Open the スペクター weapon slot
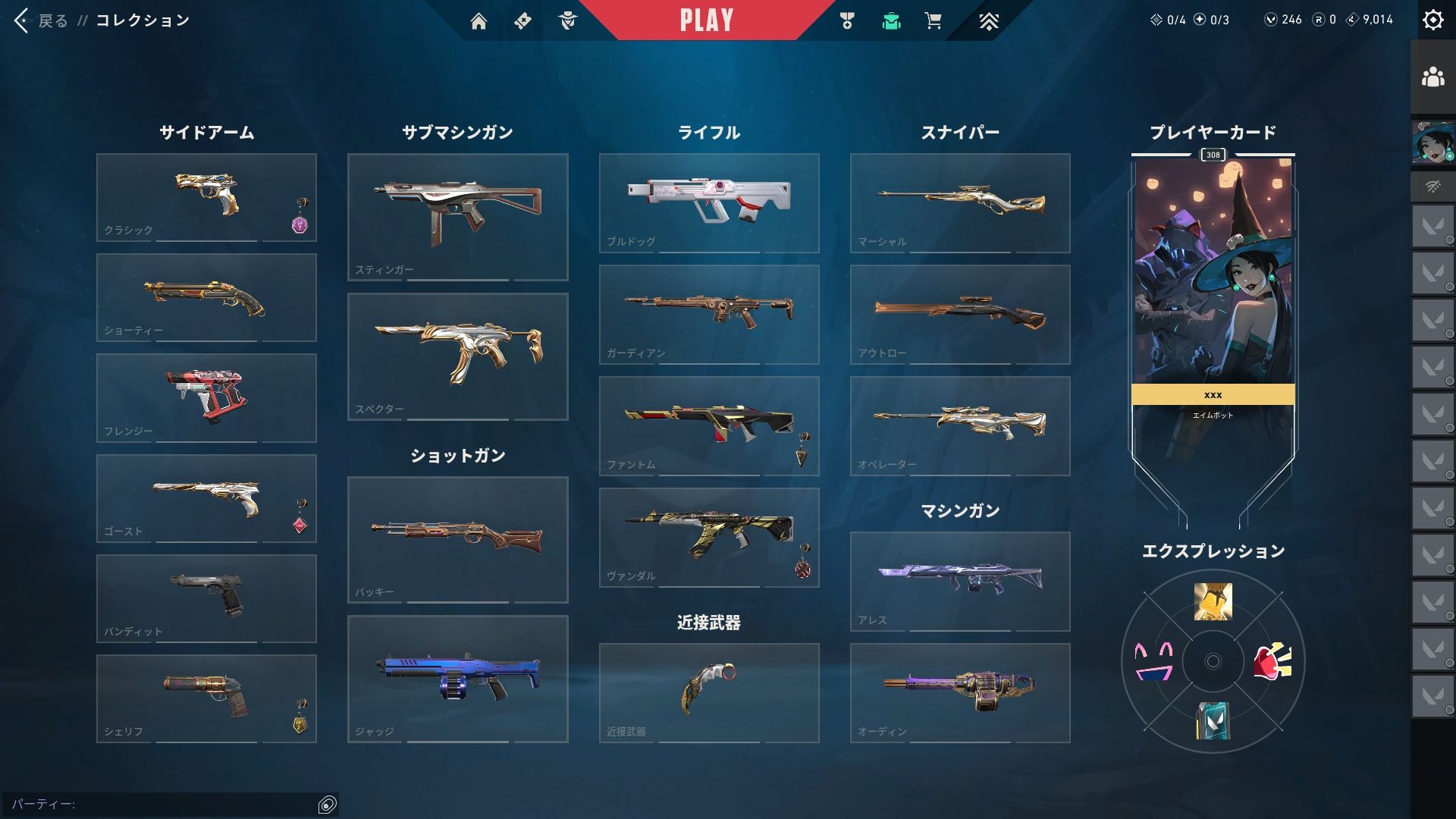This screenshot has height=819, width=1456. pyautogui.click(x=457, y=356)
